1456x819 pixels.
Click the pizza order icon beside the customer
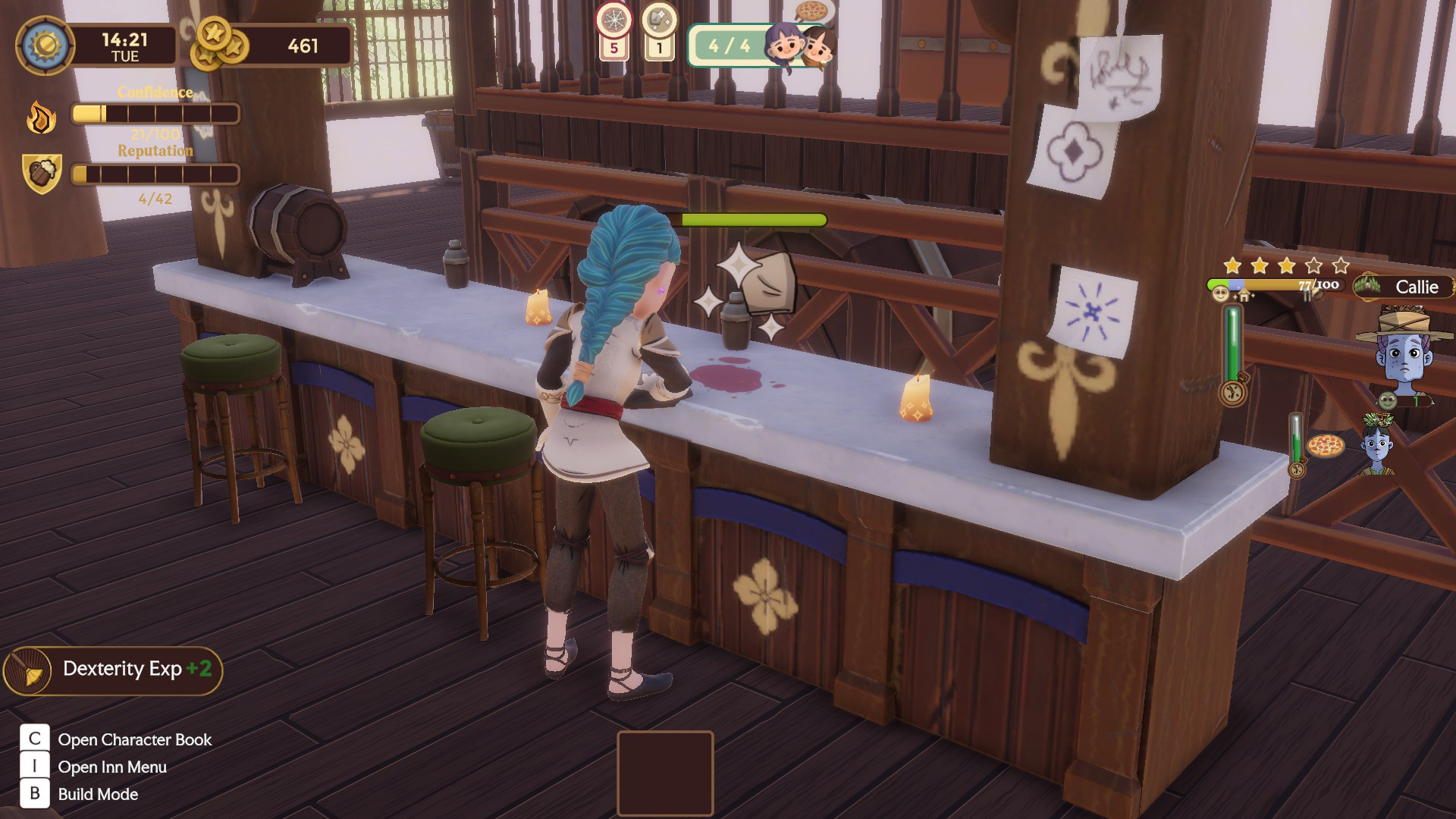pyautogui.click(x=1326, y=445)
